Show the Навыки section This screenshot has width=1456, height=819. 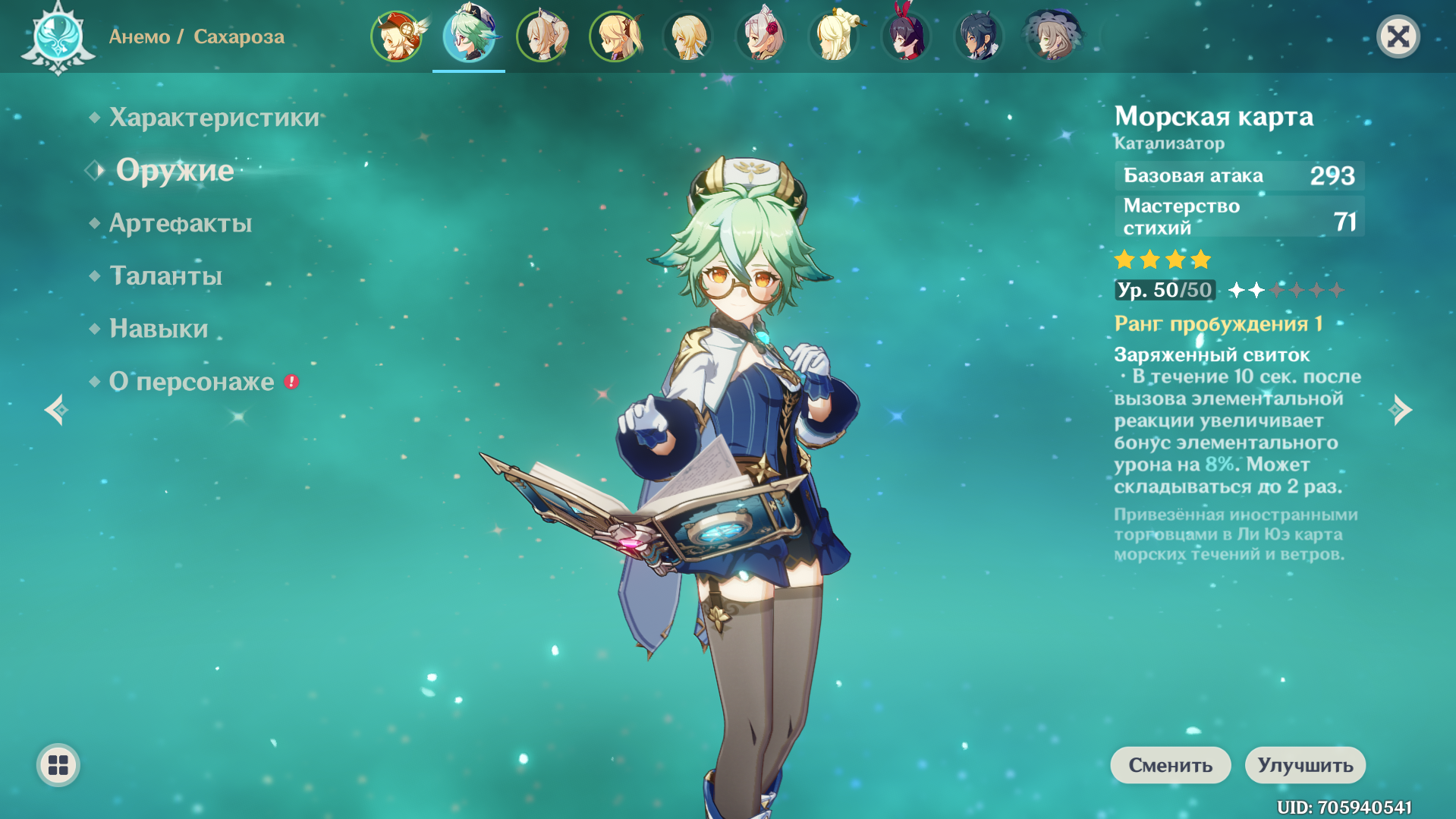point(159,329)
